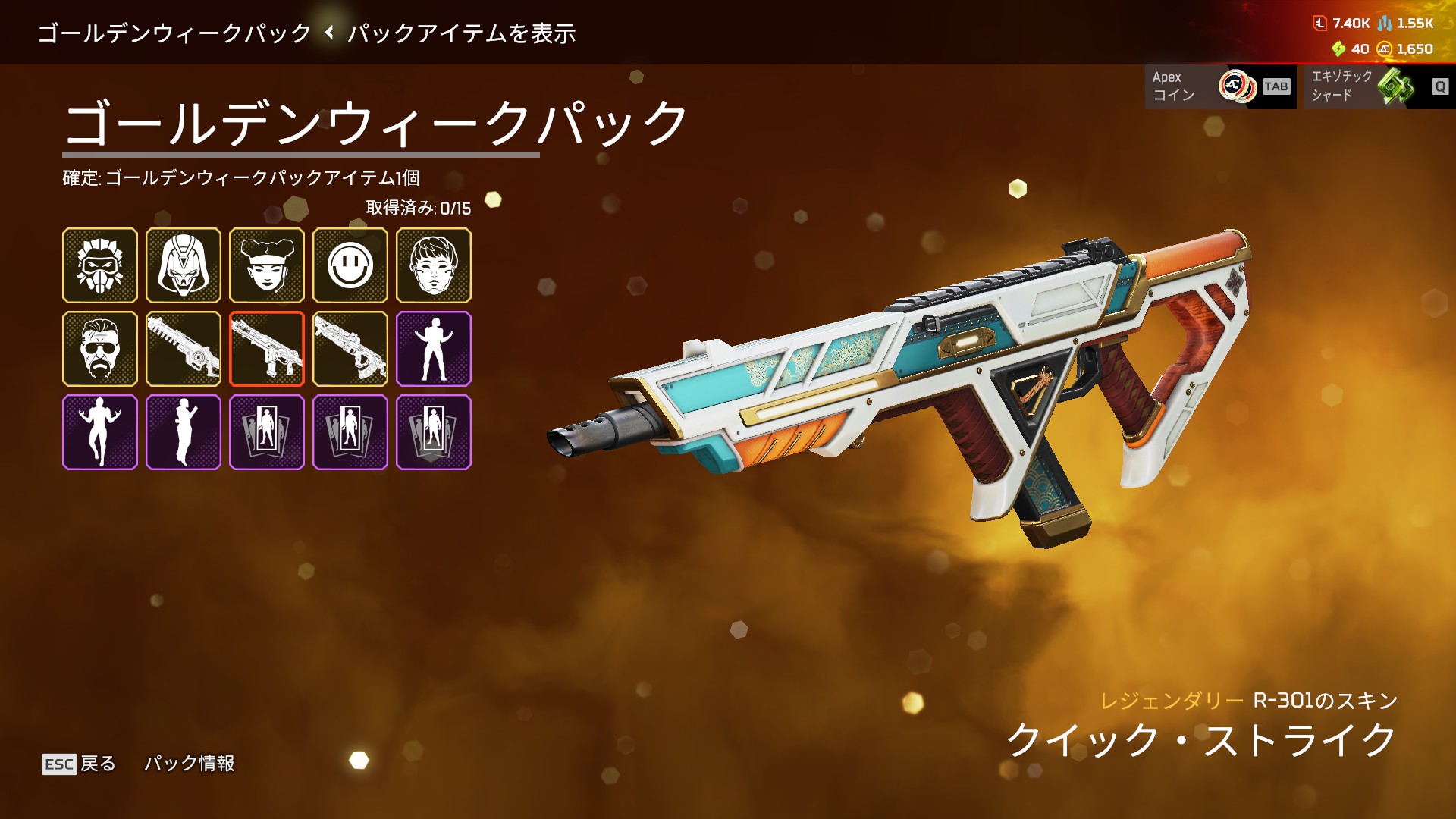The image size is (1456, 819).
Task: Pick the Lifeline skin with hair buns
Action: tap(267, 265)
